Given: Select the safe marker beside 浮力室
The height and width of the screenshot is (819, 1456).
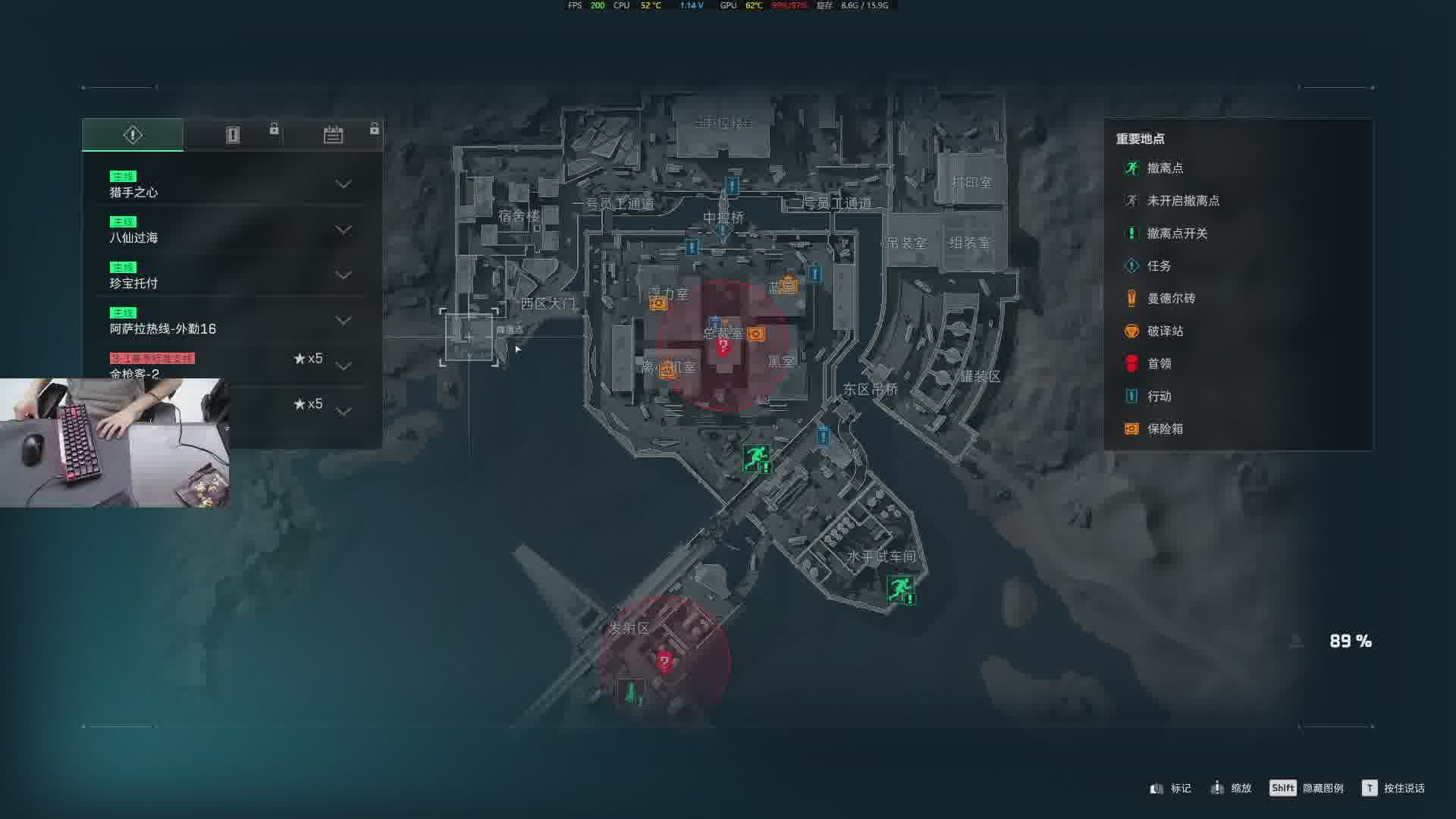Looking at the screenshot, I should pyautogui.click(x=658, y=303).
